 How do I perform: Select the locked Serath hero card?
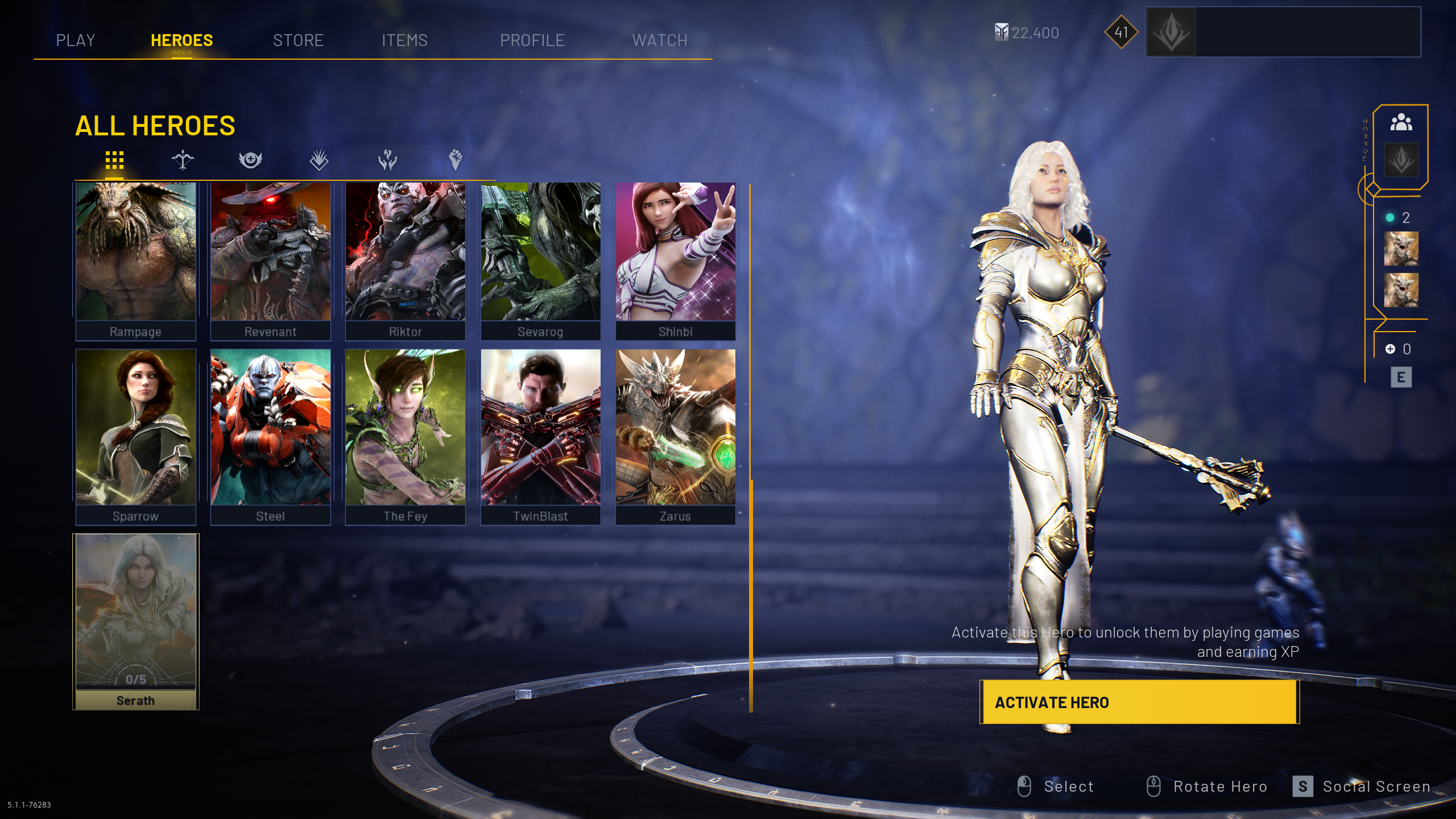136,621
